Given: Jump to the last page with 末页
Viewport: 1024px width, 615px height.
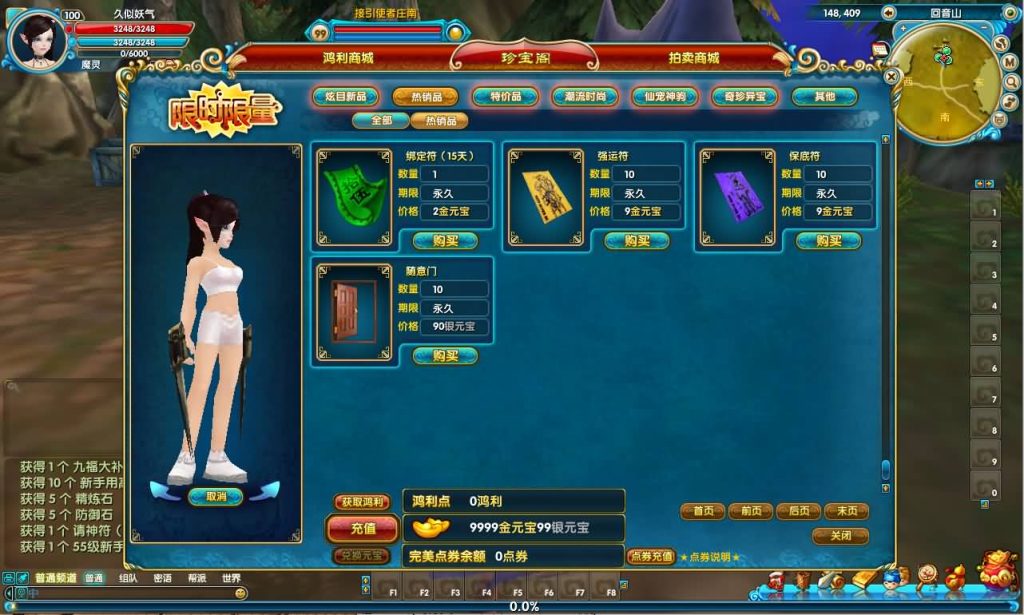Looking at the screenshot, I should pyautogui.click(x=846, y=511).
